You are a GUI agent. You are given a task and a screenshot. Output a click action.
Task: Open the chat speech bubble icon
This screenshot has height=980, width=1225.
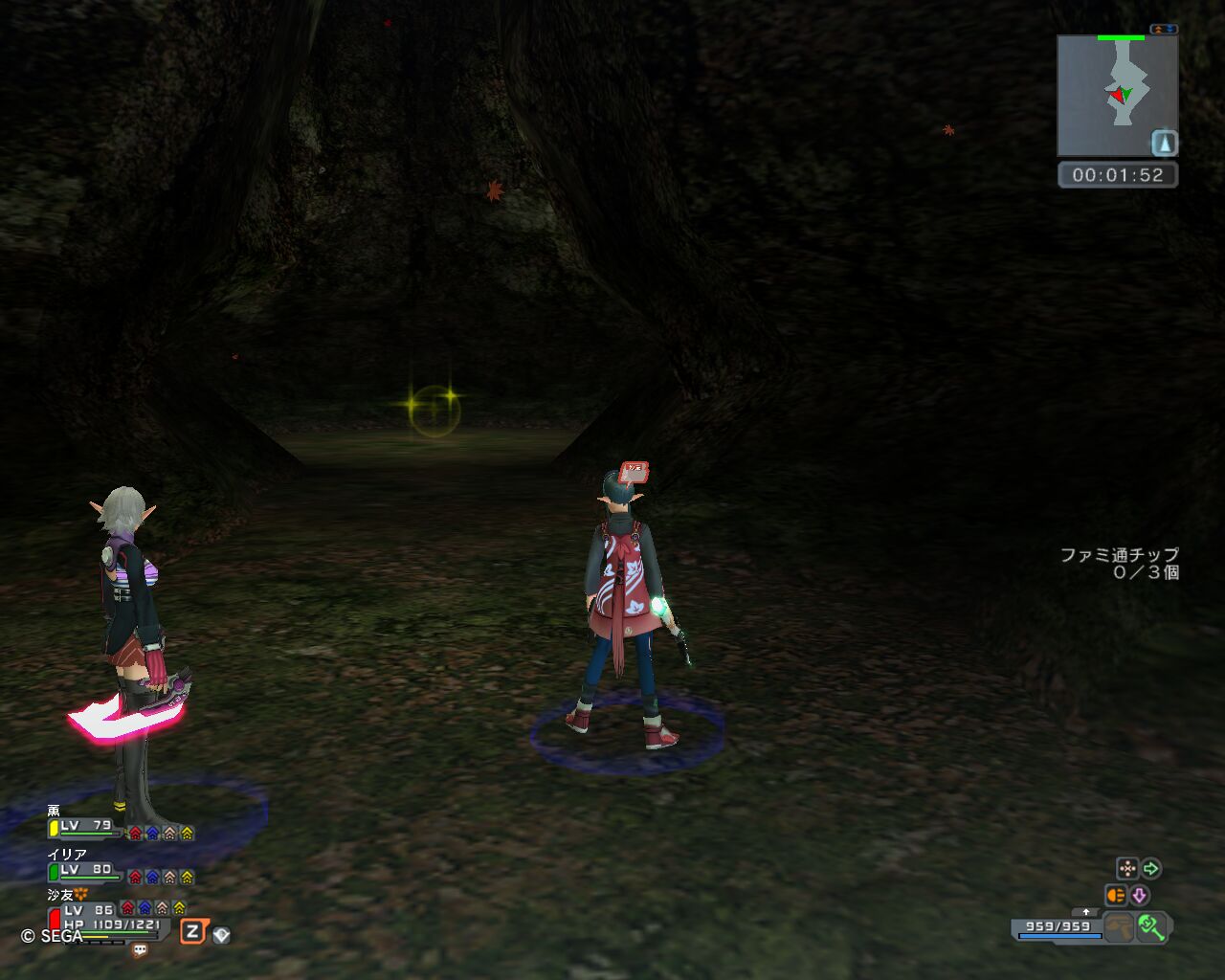140,950
